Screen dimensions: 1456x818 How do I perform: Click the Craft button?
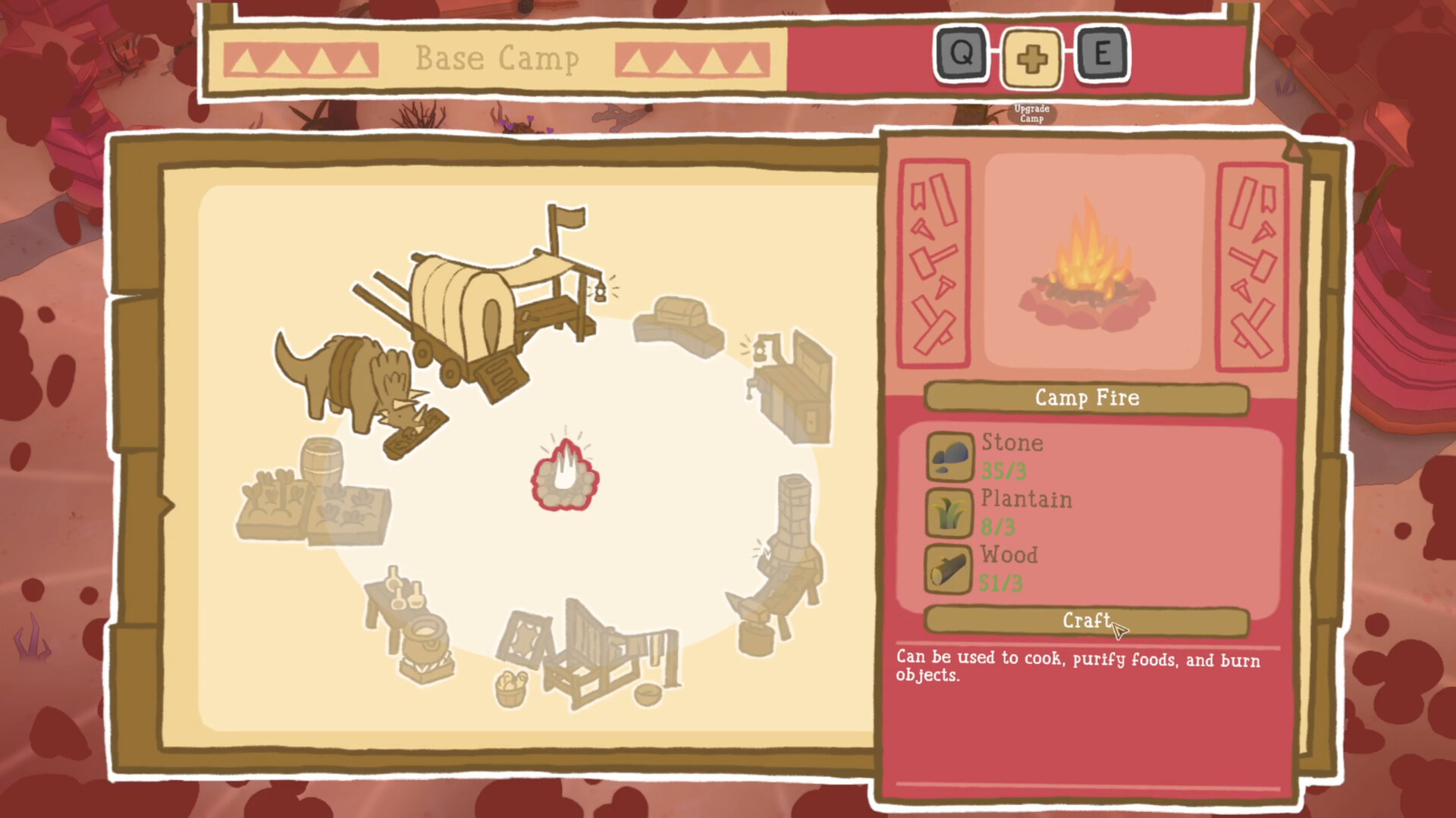click(1086, 621)
